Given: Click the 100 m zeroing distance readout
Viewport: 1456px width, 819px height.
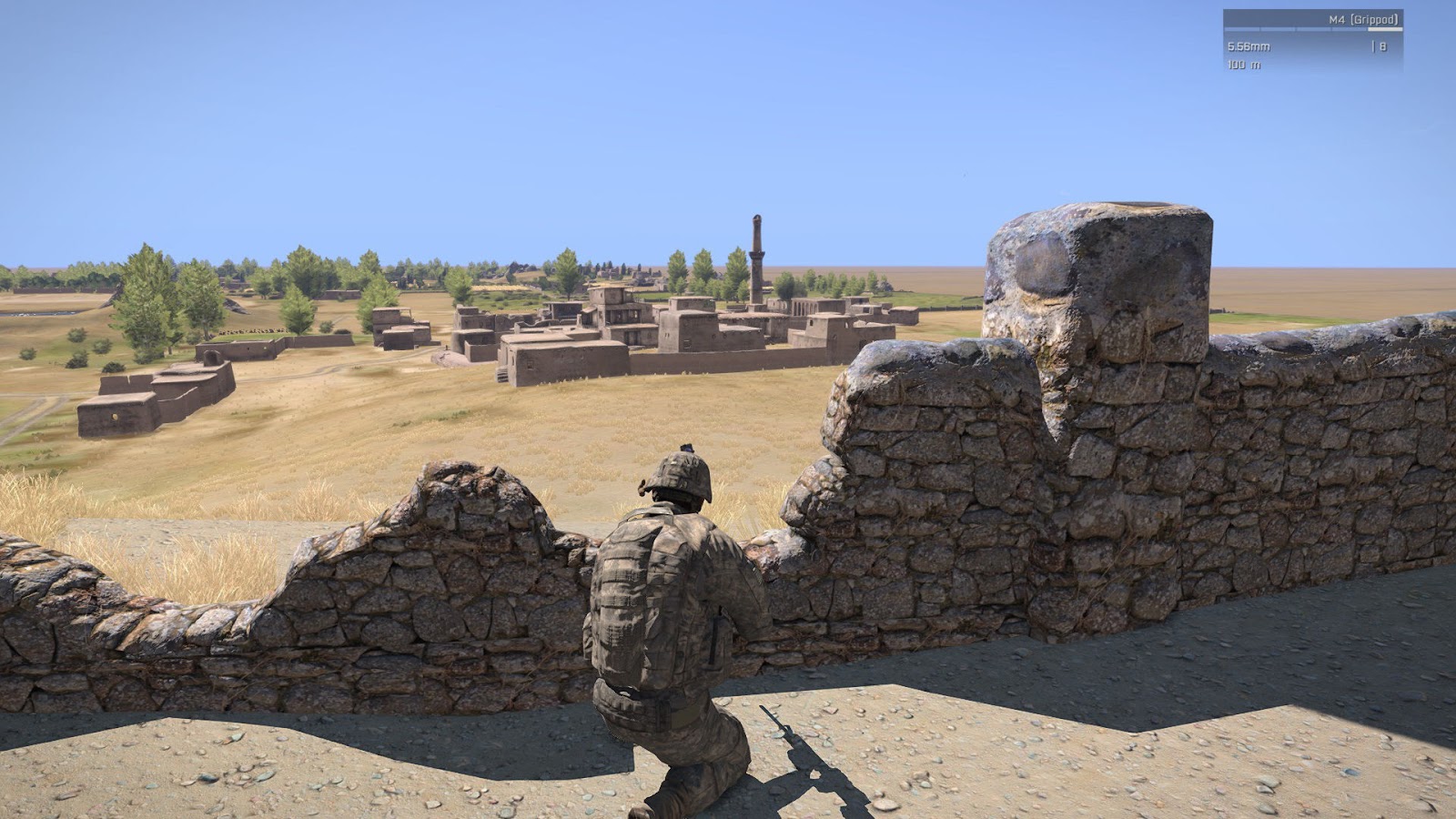Looking at the screenshot, I should point(1243,64).
